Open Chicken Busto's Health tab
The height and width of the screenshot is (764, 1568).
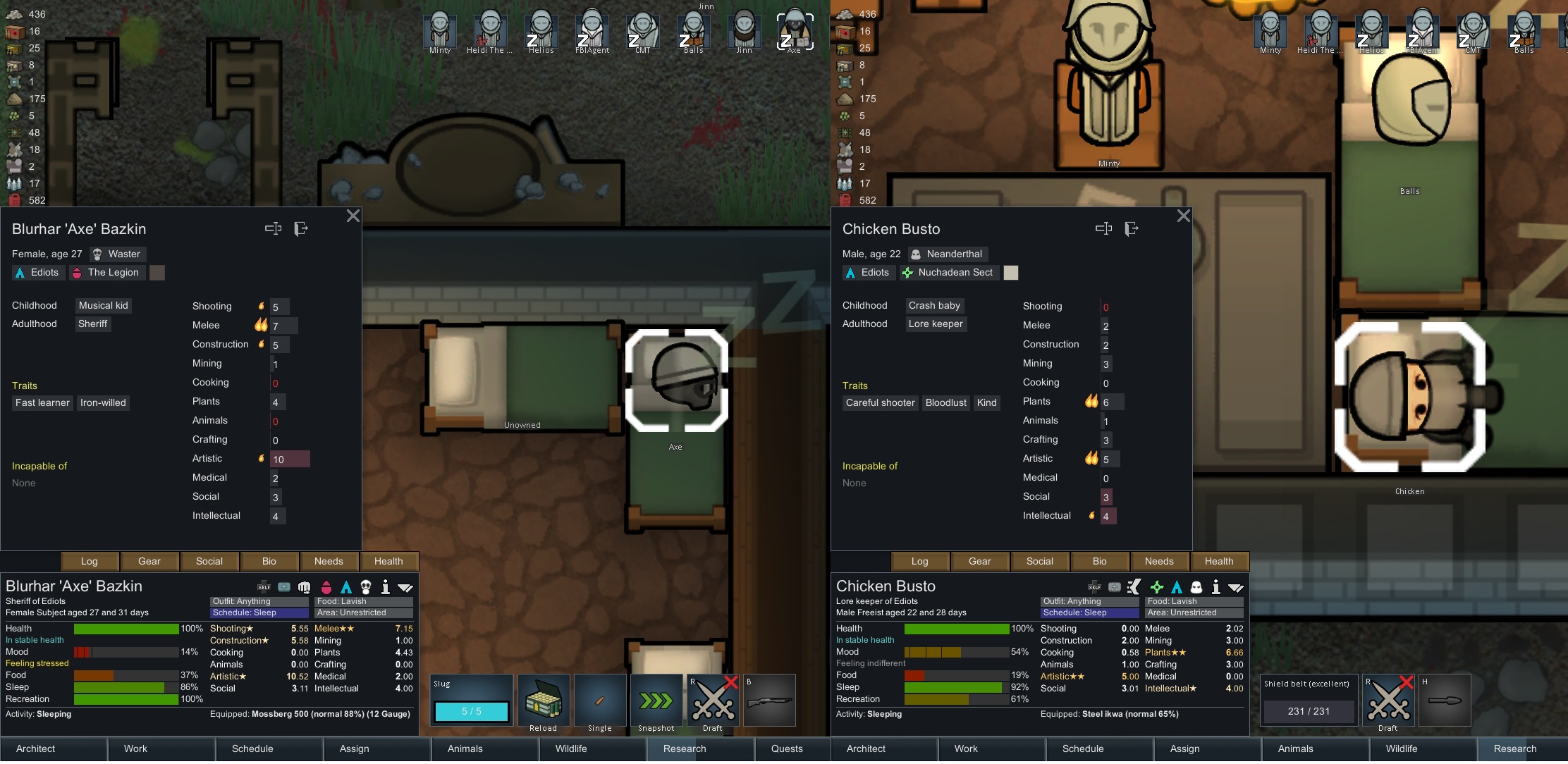click(1219, 562)
